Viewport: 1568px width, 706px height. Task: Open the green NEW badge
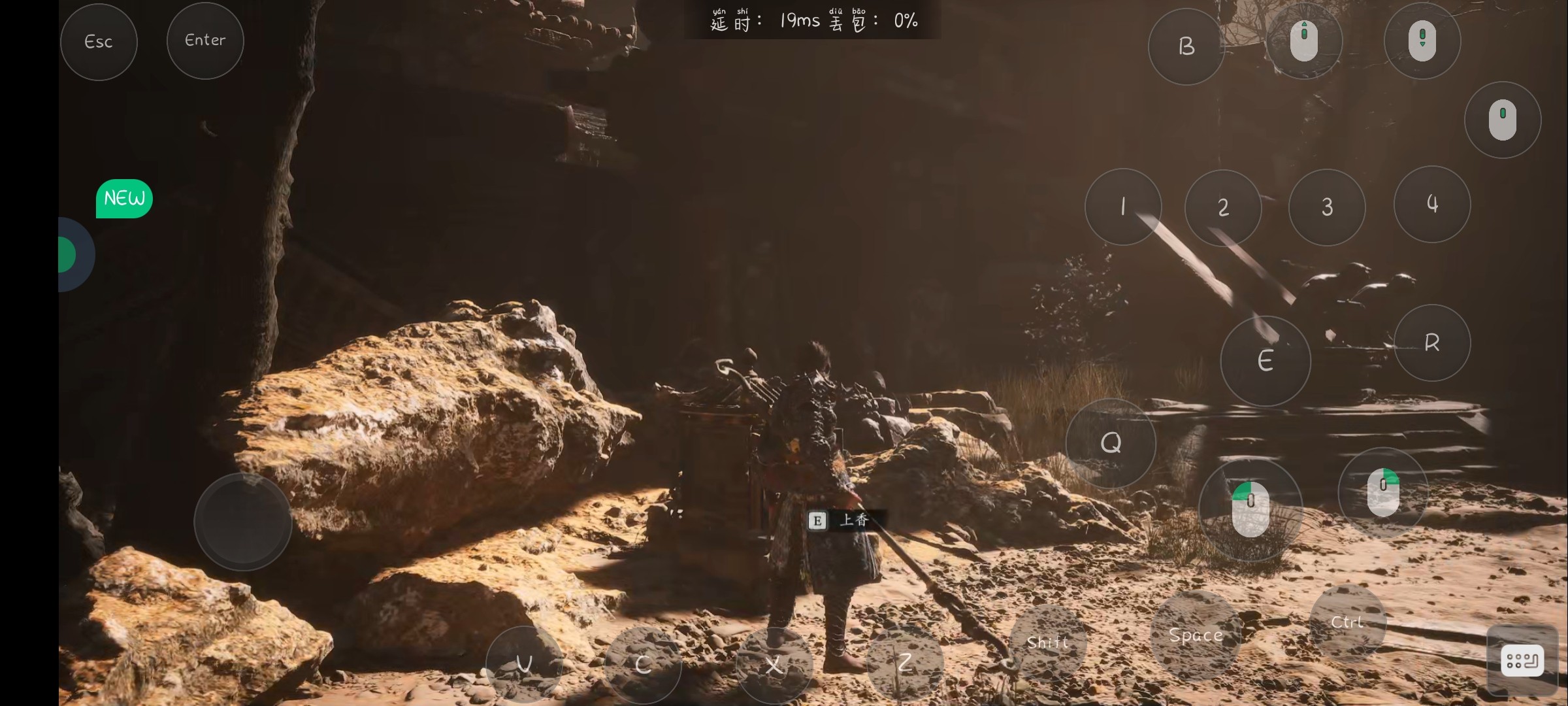click(124, 198)
